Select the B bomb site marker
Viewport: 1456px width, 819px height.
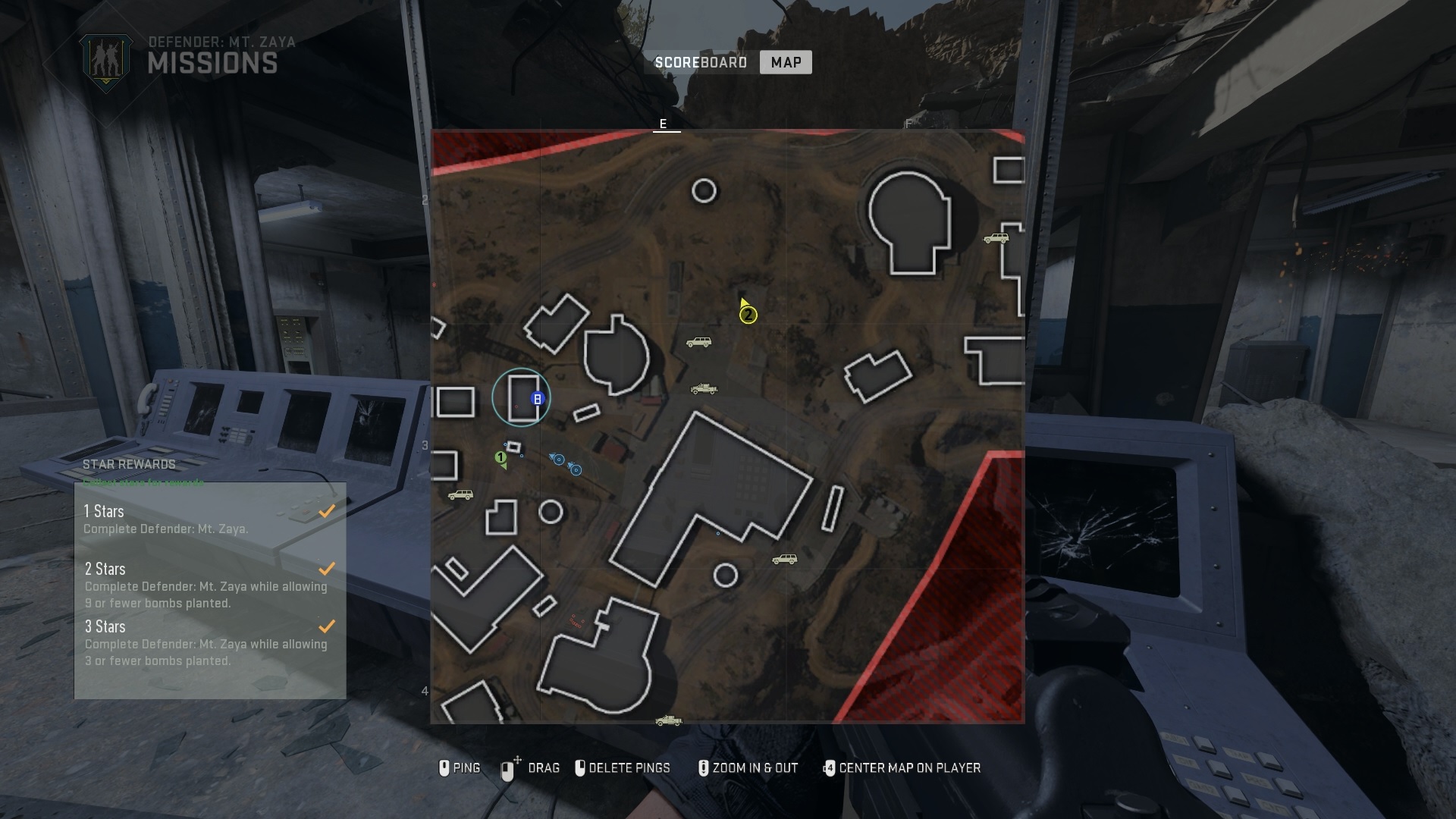point(536,397)
